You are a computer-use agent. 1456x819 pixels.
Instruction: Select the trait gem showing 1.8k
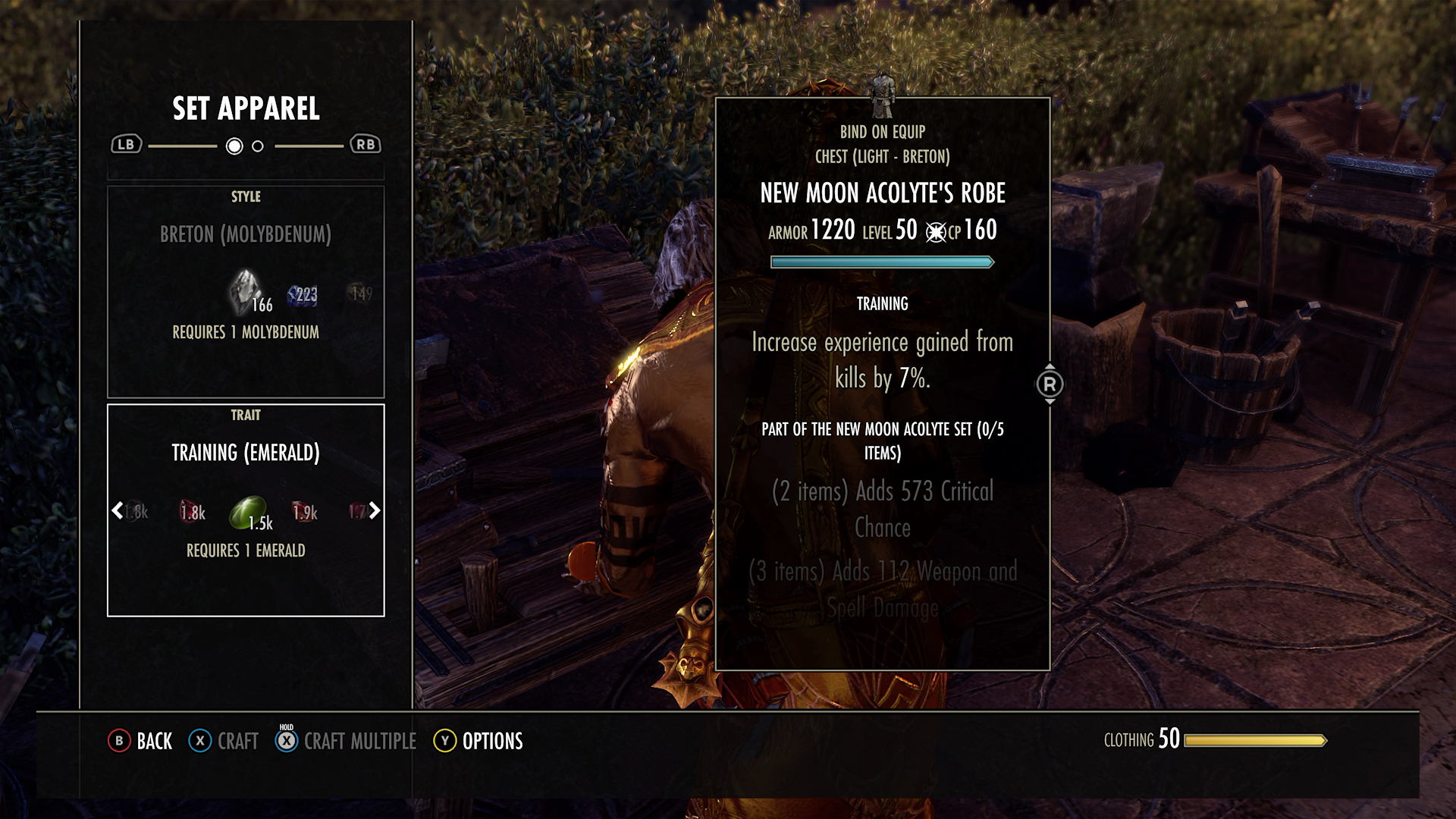[191, 512]
